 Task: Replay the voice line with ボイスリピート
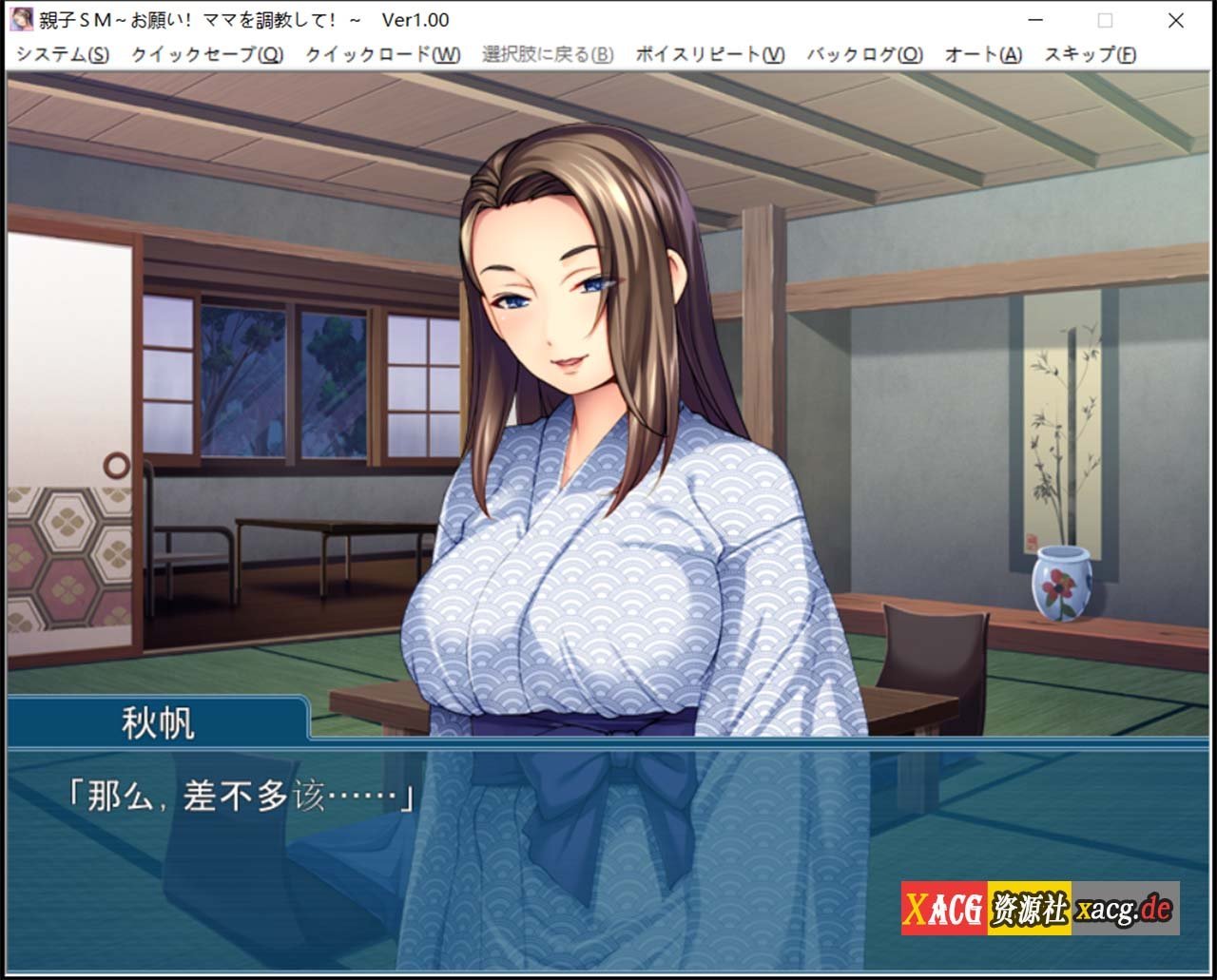(708, 56)
